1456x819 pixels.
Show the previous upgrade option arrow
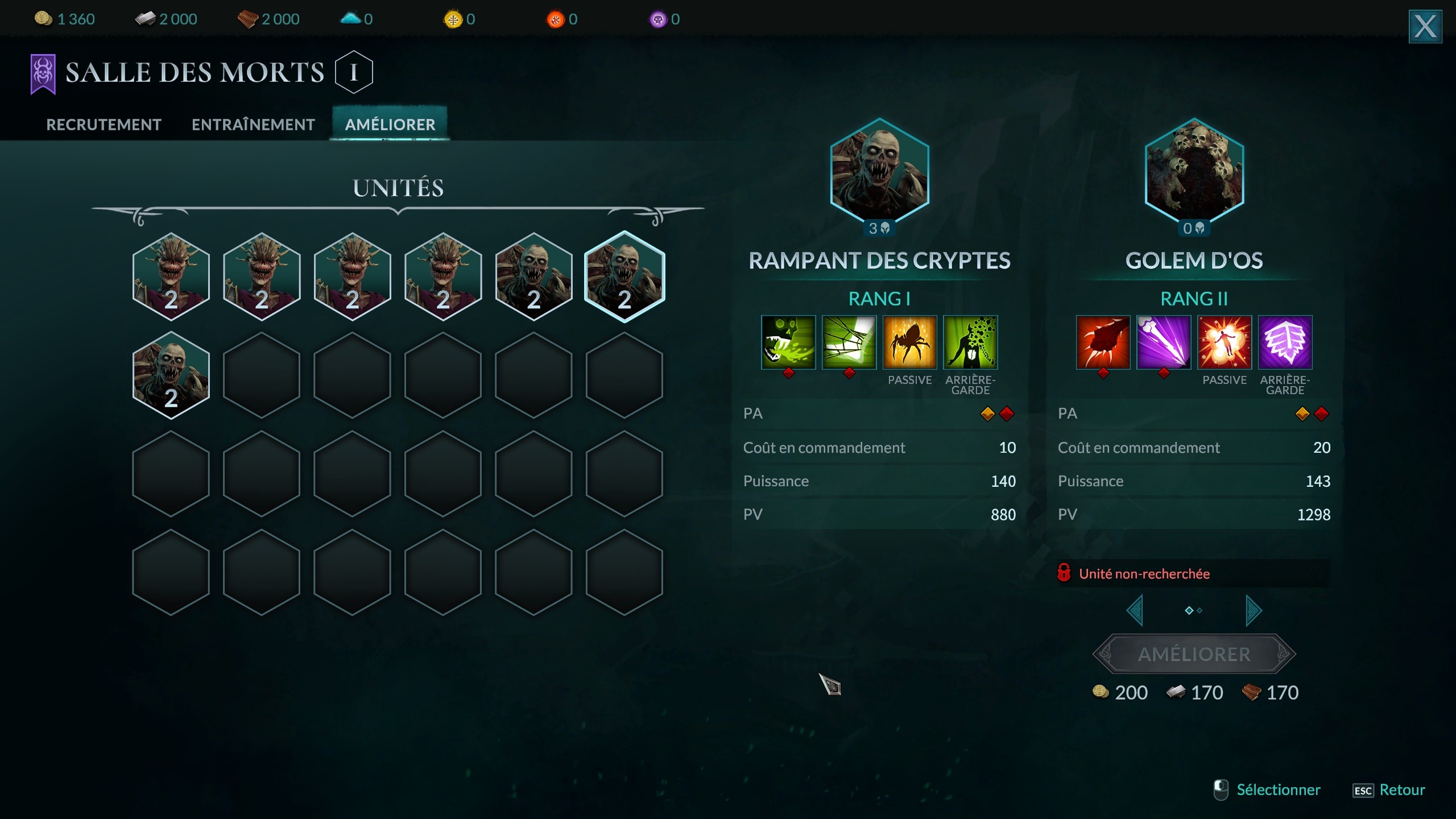[1135, 611]
